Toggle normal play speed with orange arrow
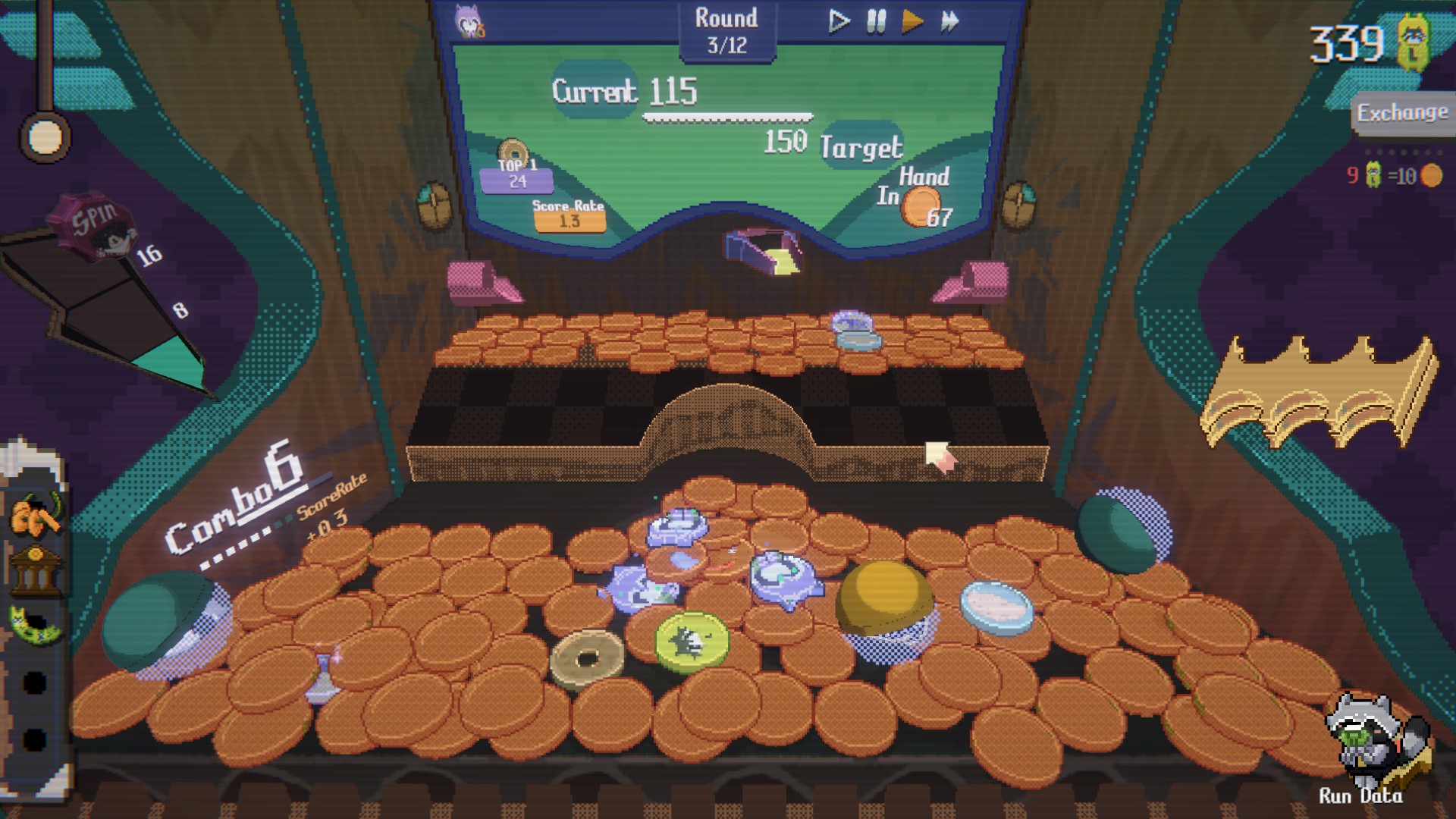This screenshot has height=819, width=1456. pyautogui.click(x=912, y=23)
